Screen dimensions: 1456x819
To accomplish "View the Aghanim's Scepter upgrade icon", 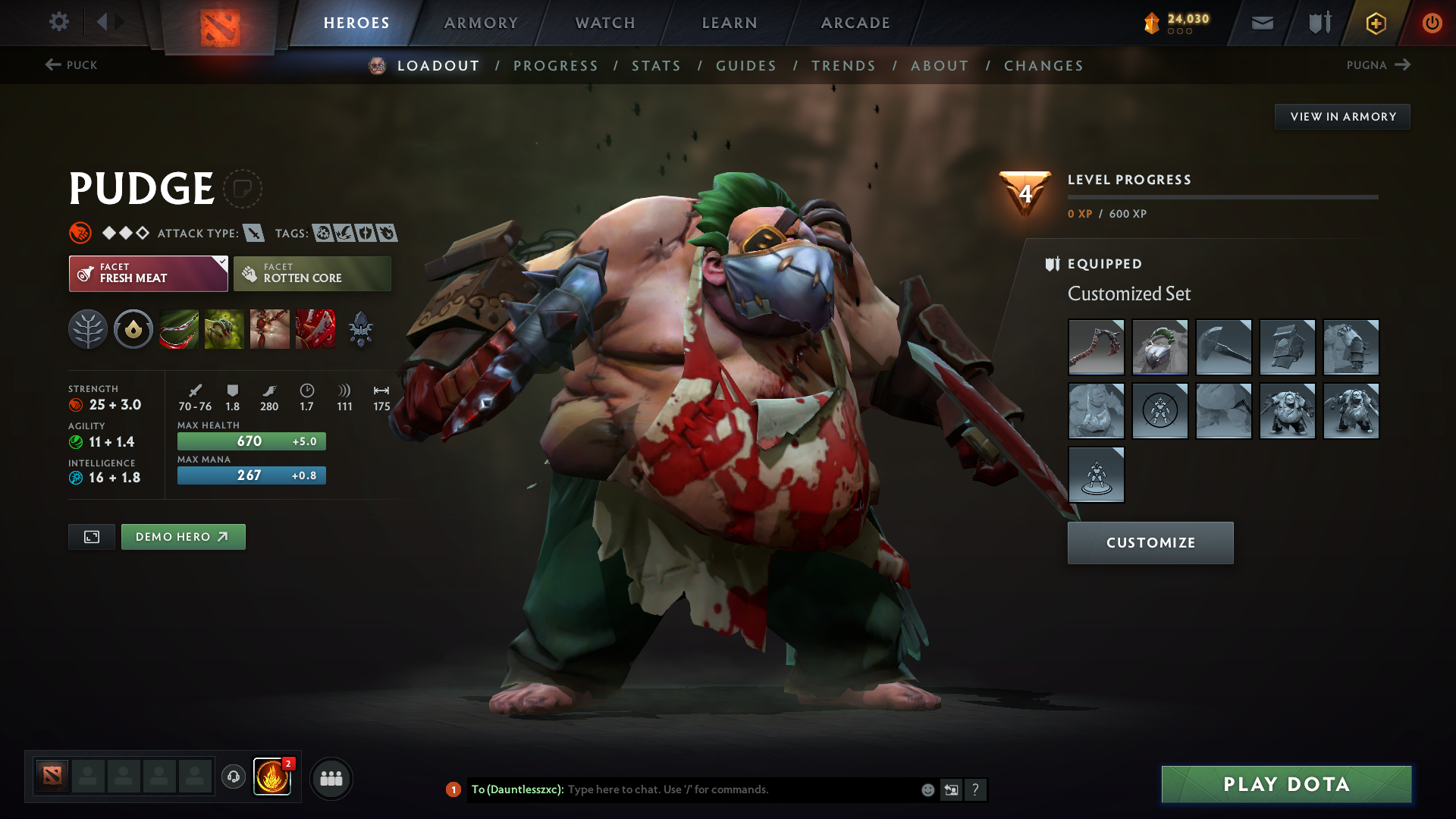I will point(360,328).
